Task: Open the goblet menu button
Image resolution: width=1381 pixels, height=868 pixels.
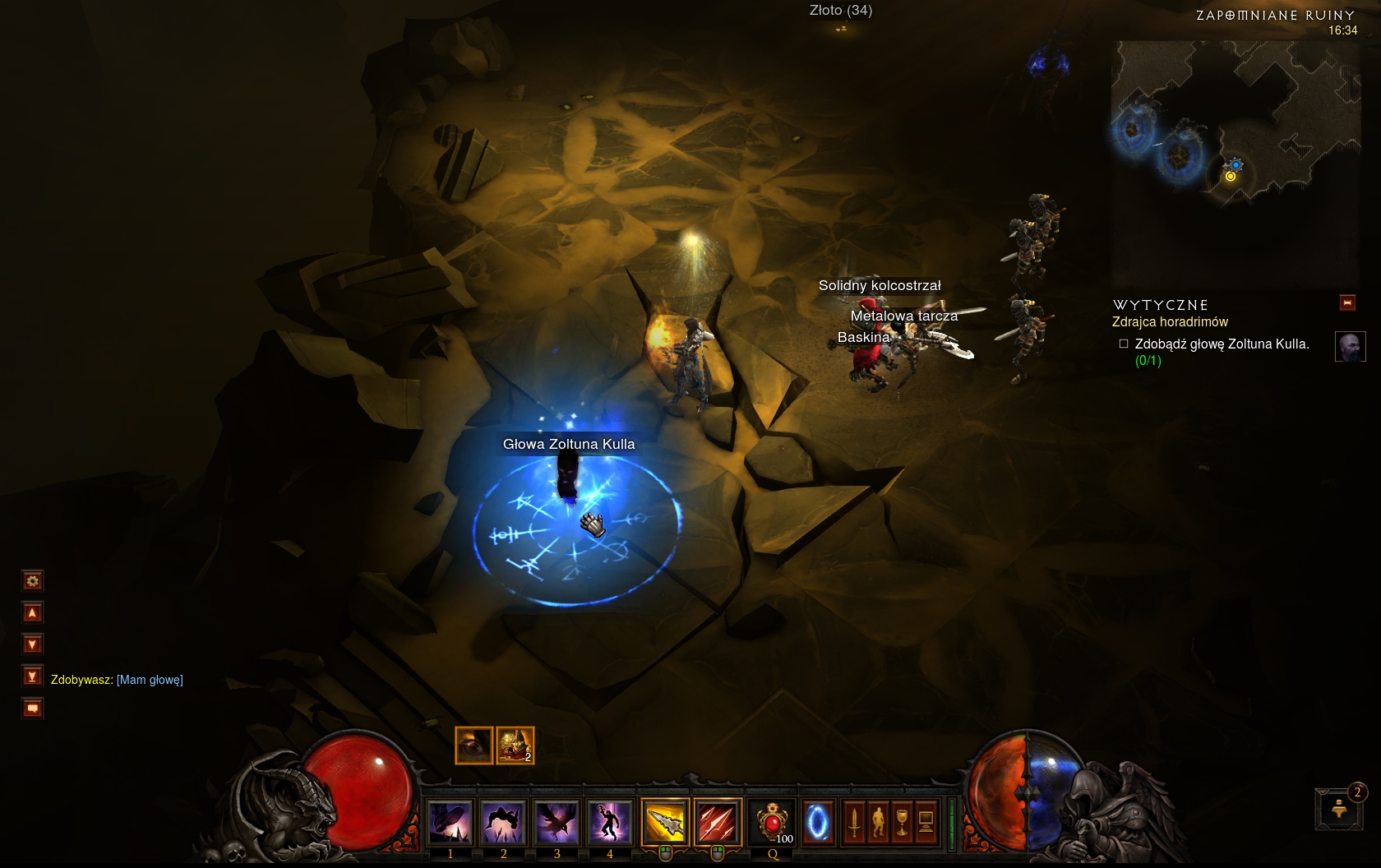Action: tap(902, 822)
